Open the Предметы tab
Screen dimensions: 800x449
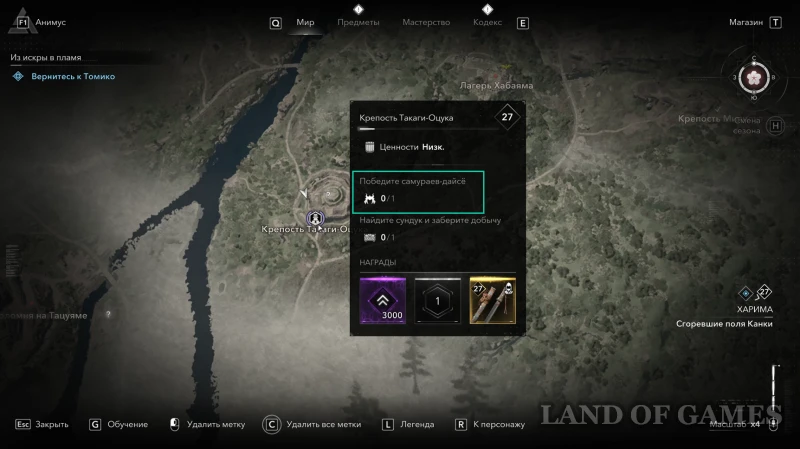(358, 22)
